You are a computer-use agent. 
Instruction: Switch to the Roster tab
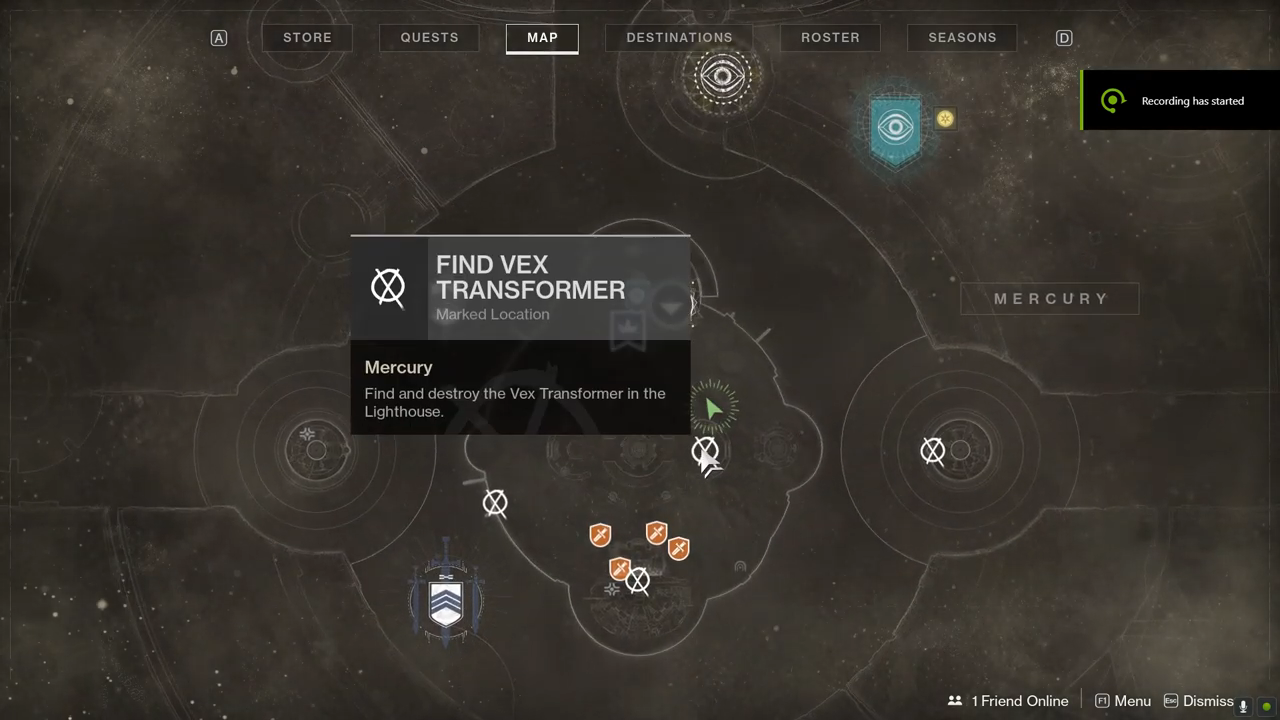point(830,38)
